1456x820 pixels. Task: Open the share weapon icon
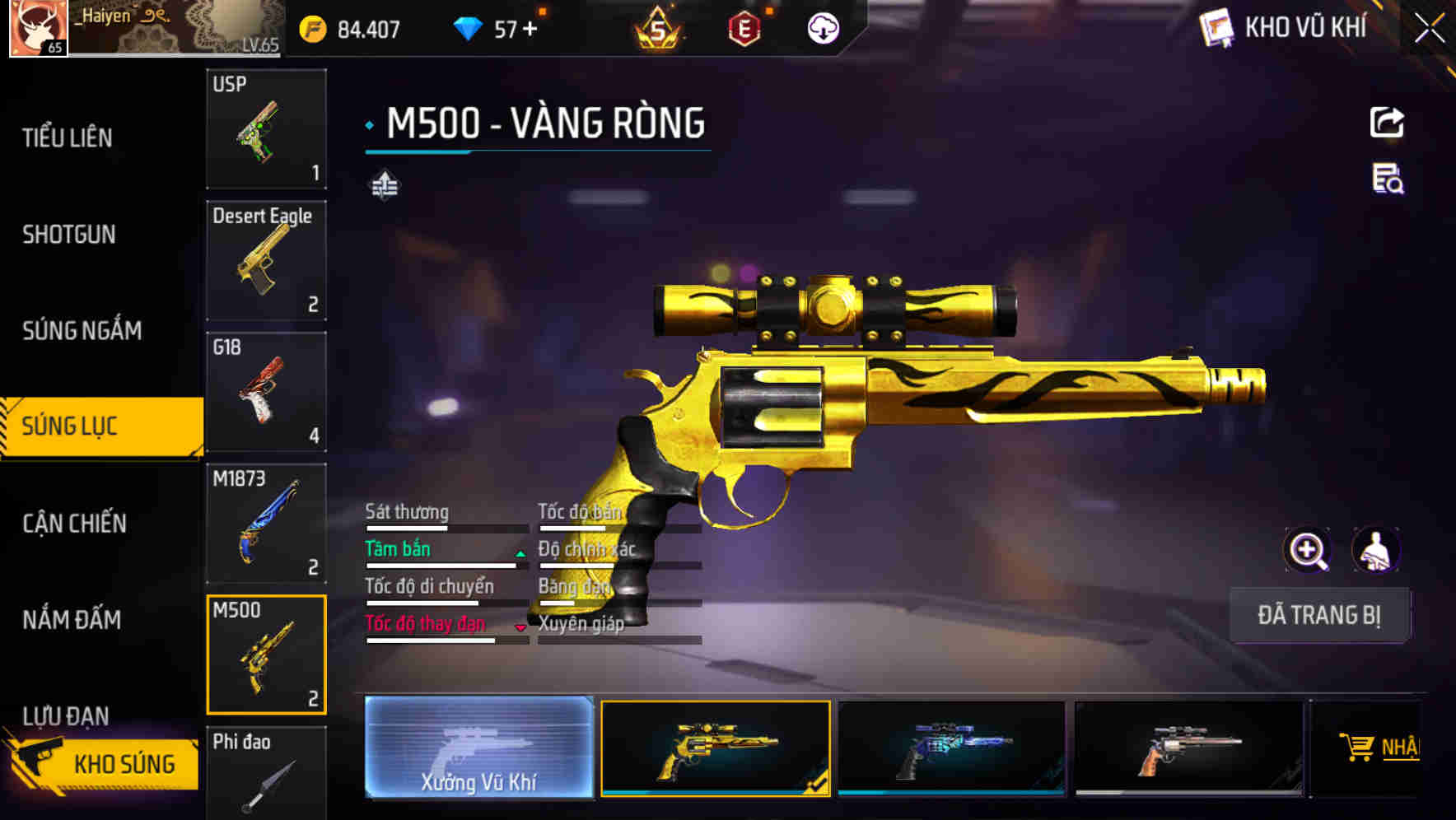click(x=1387, y=122)
